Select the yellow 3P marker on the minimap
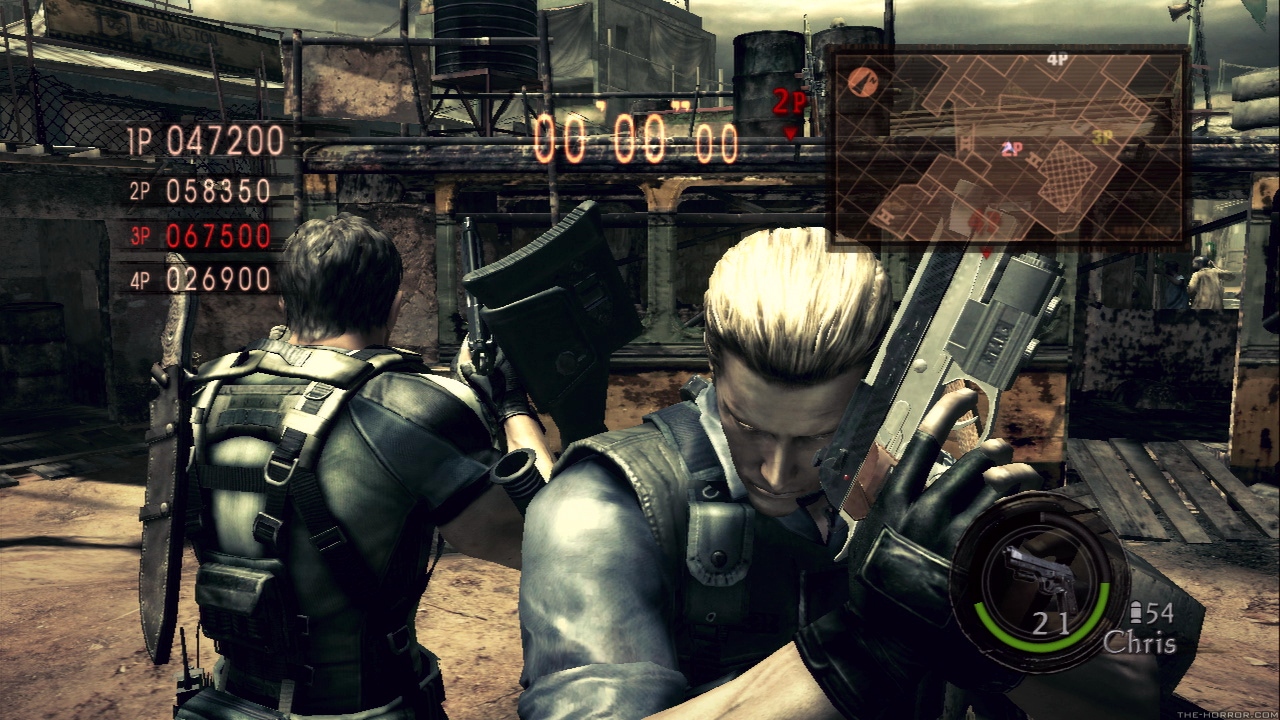The height and width of the screenshot is (720, 1280). click(x=1103, y=137)
